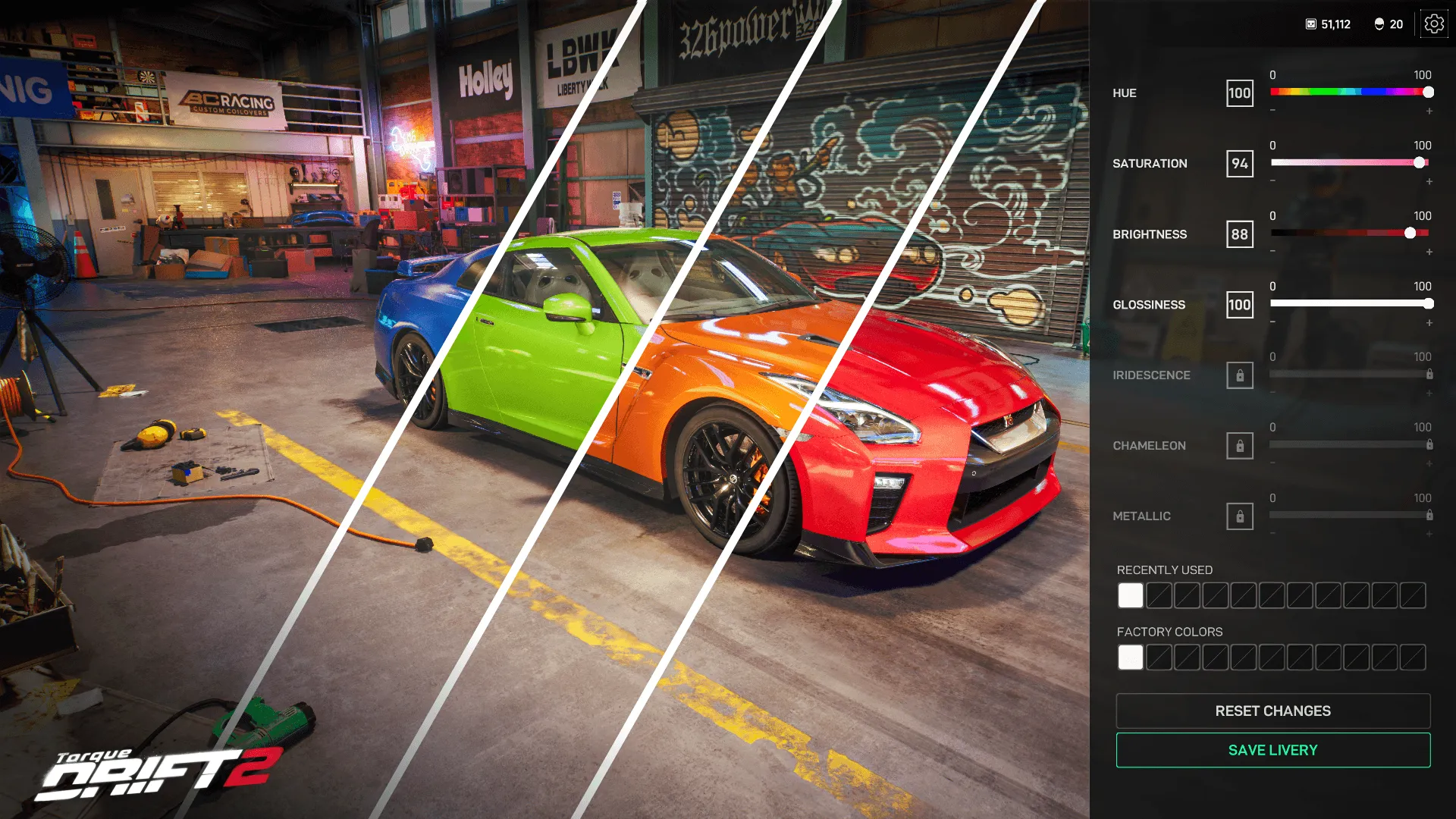Click the locked Iridescence padlock

[x=1240, y=375]
